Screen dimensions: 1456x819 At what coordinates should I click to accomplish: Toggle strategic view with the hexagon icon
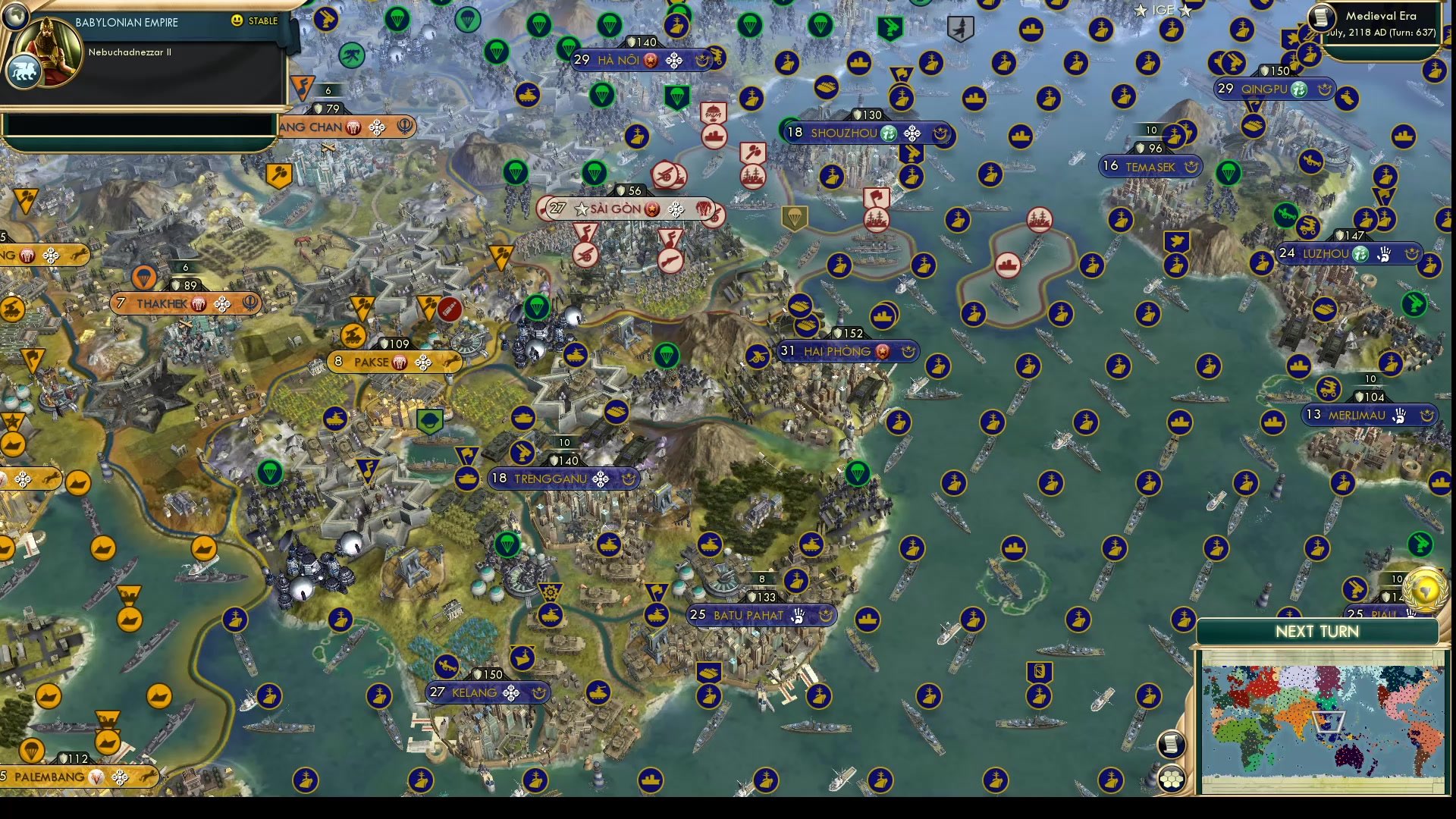1170,777
